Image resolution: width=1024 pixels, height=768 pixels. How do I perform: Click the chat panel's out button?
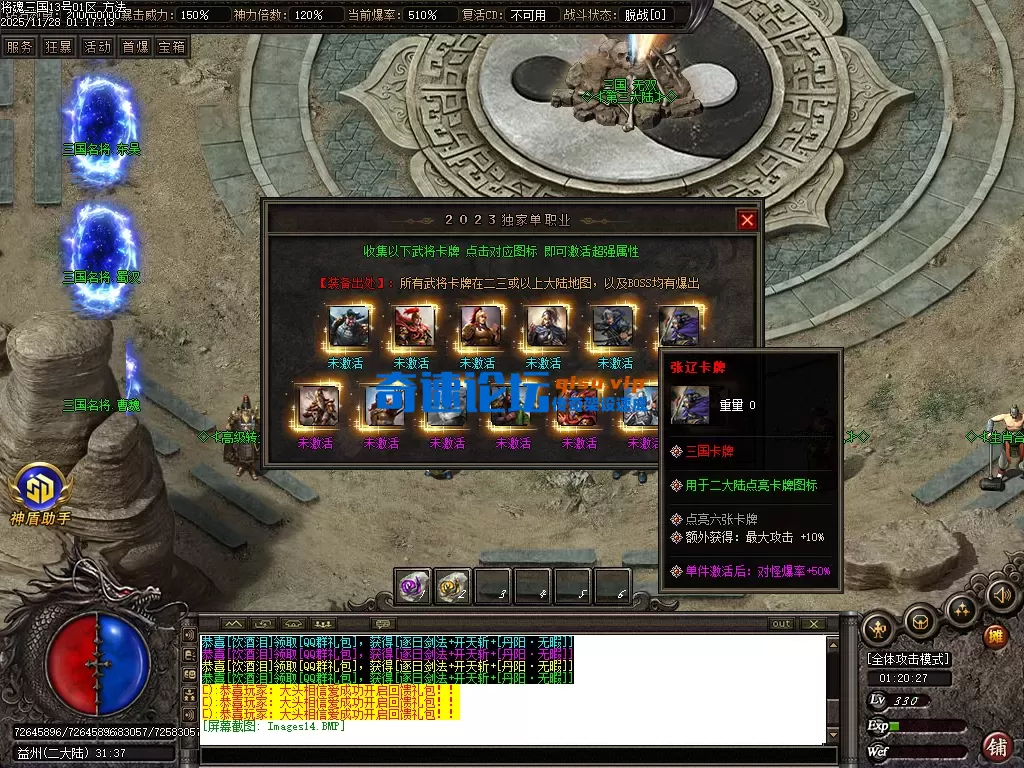point(781,624)
